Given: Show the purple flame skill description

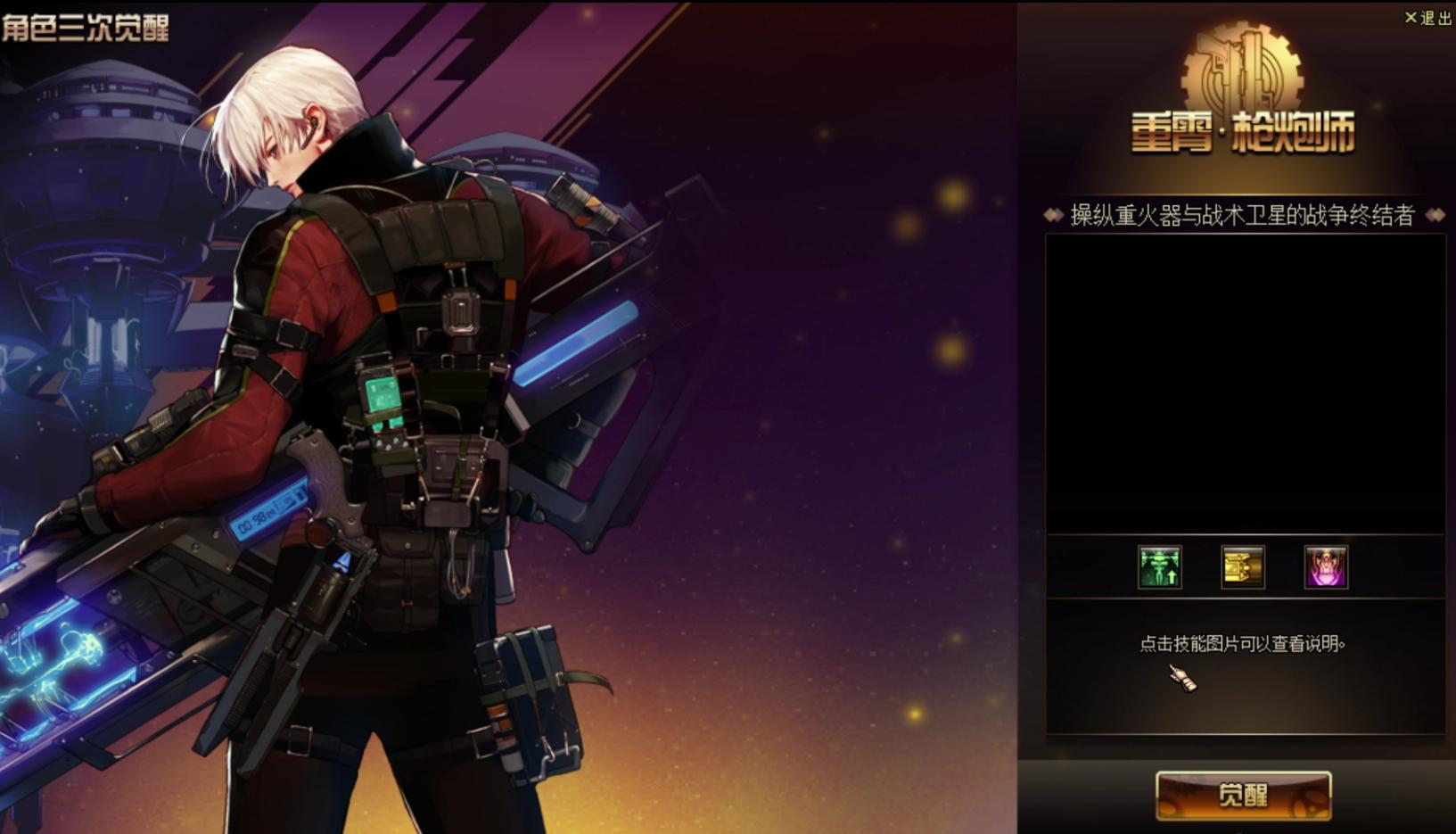Looking at the screenshot, I should click(x=1326, y=567).
